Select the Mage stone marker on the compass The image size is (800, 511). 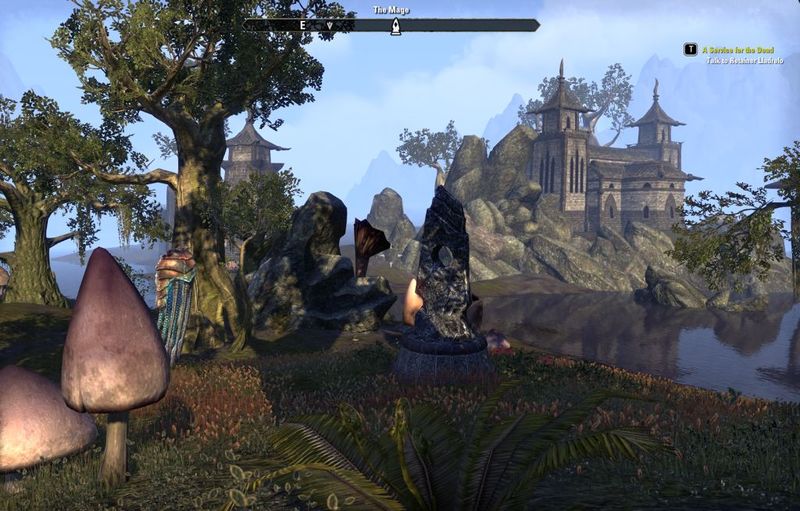tap(394, 25)
